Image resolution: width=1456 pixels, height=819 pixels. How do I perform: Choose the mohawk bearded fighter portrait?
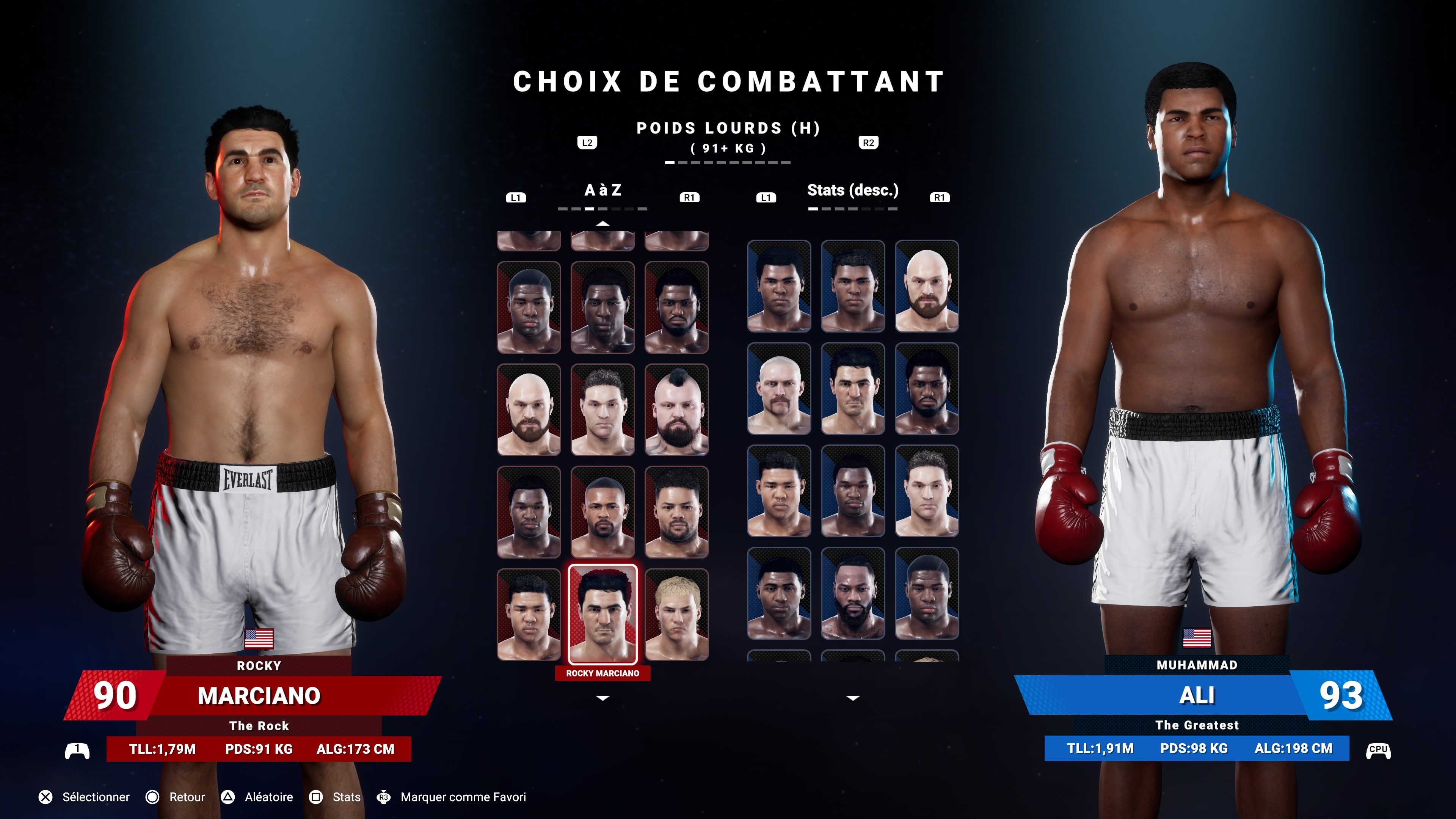[x=676, y=409]
